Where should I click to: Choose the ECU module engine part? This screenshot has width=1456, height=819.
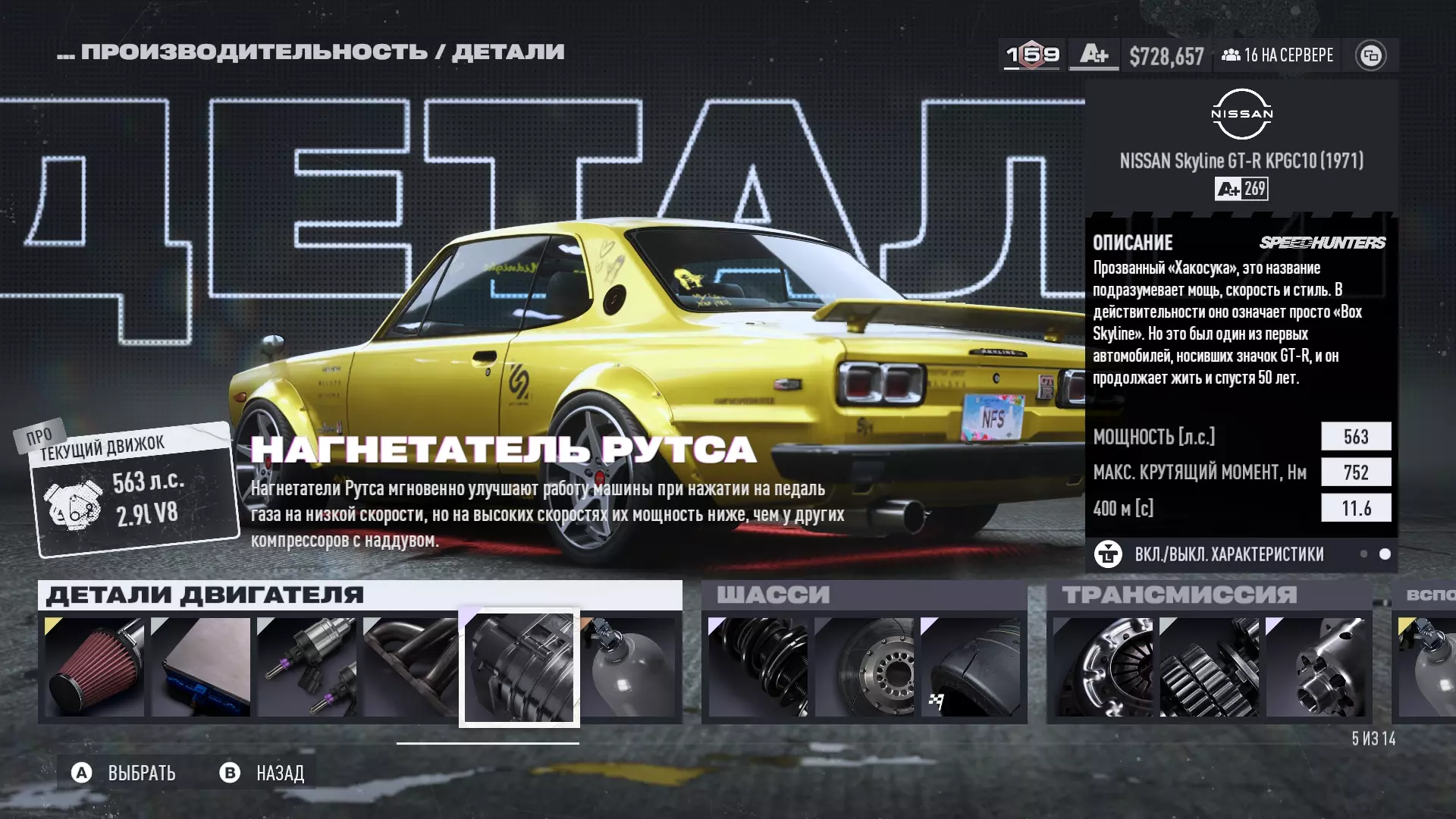point(201,667)
